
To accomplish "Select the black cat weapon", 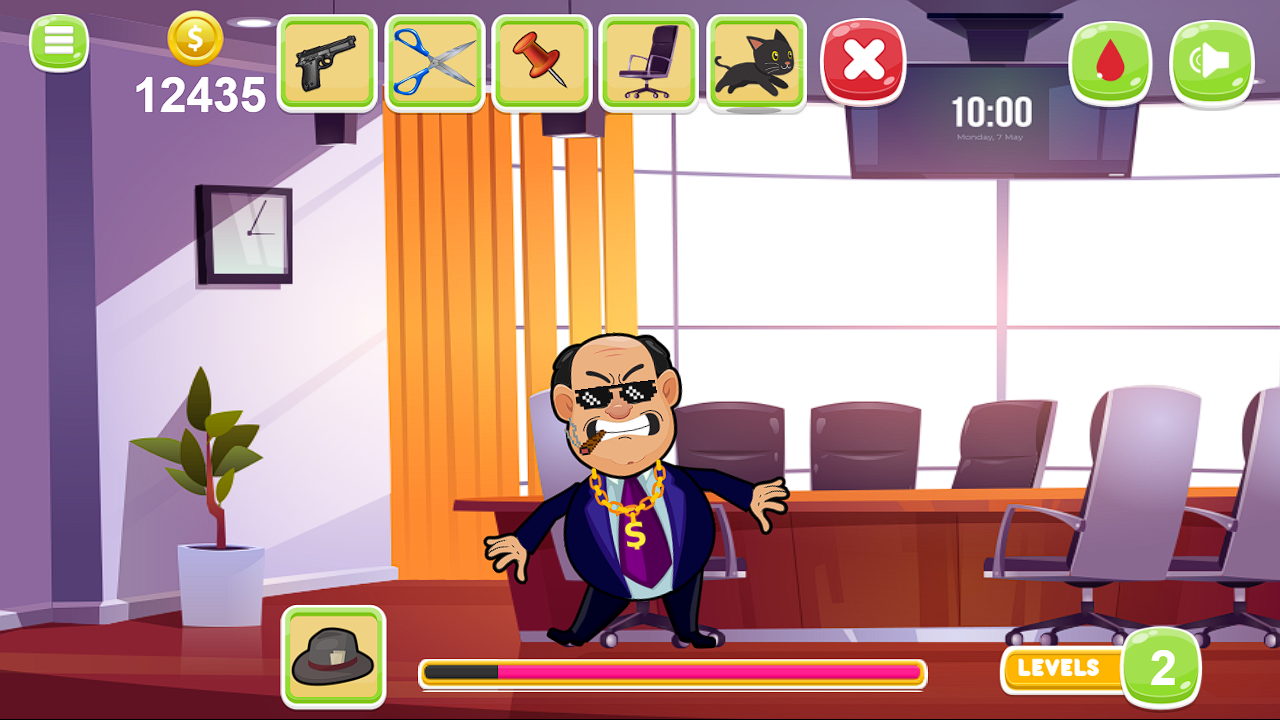I will [x=757, y=62].
